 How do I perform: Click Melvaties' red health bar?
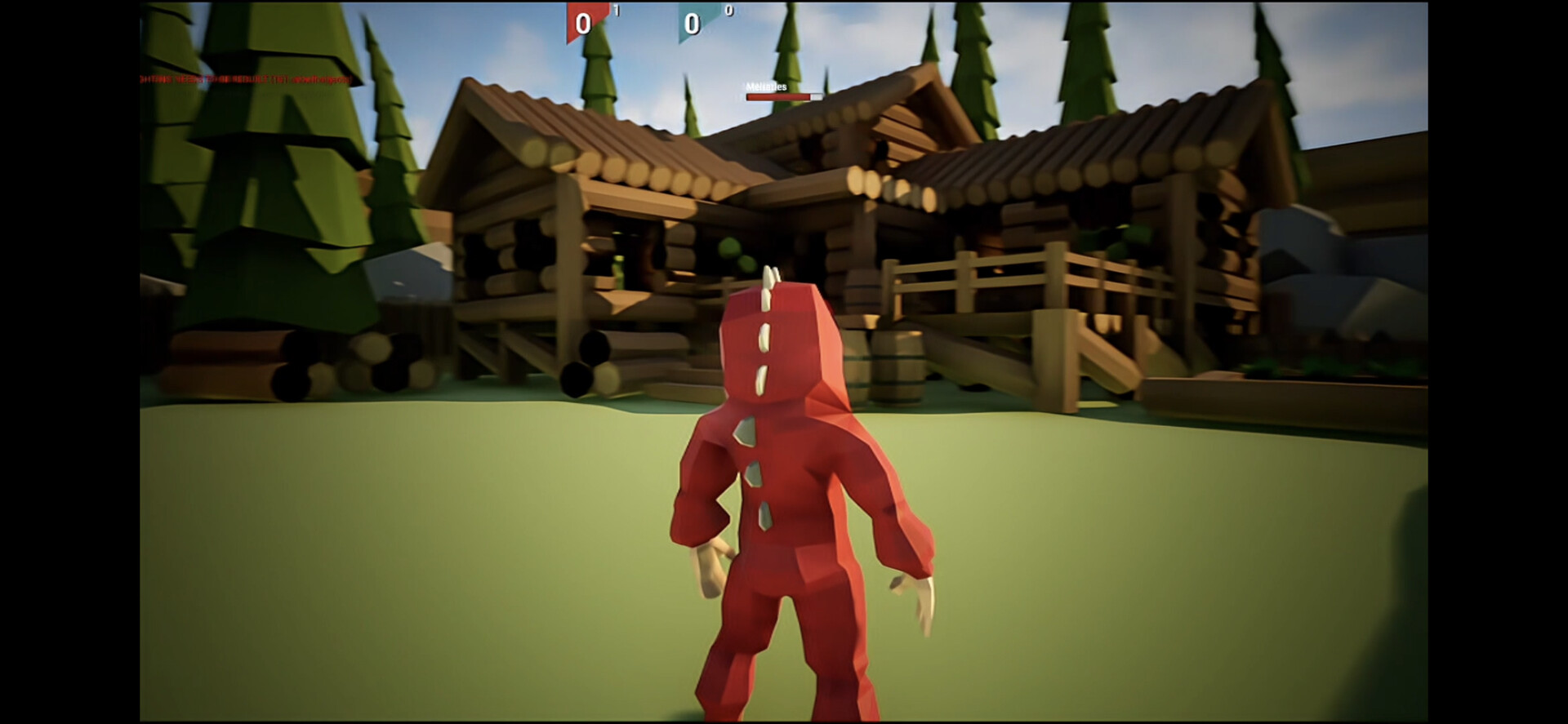point(777,95)
